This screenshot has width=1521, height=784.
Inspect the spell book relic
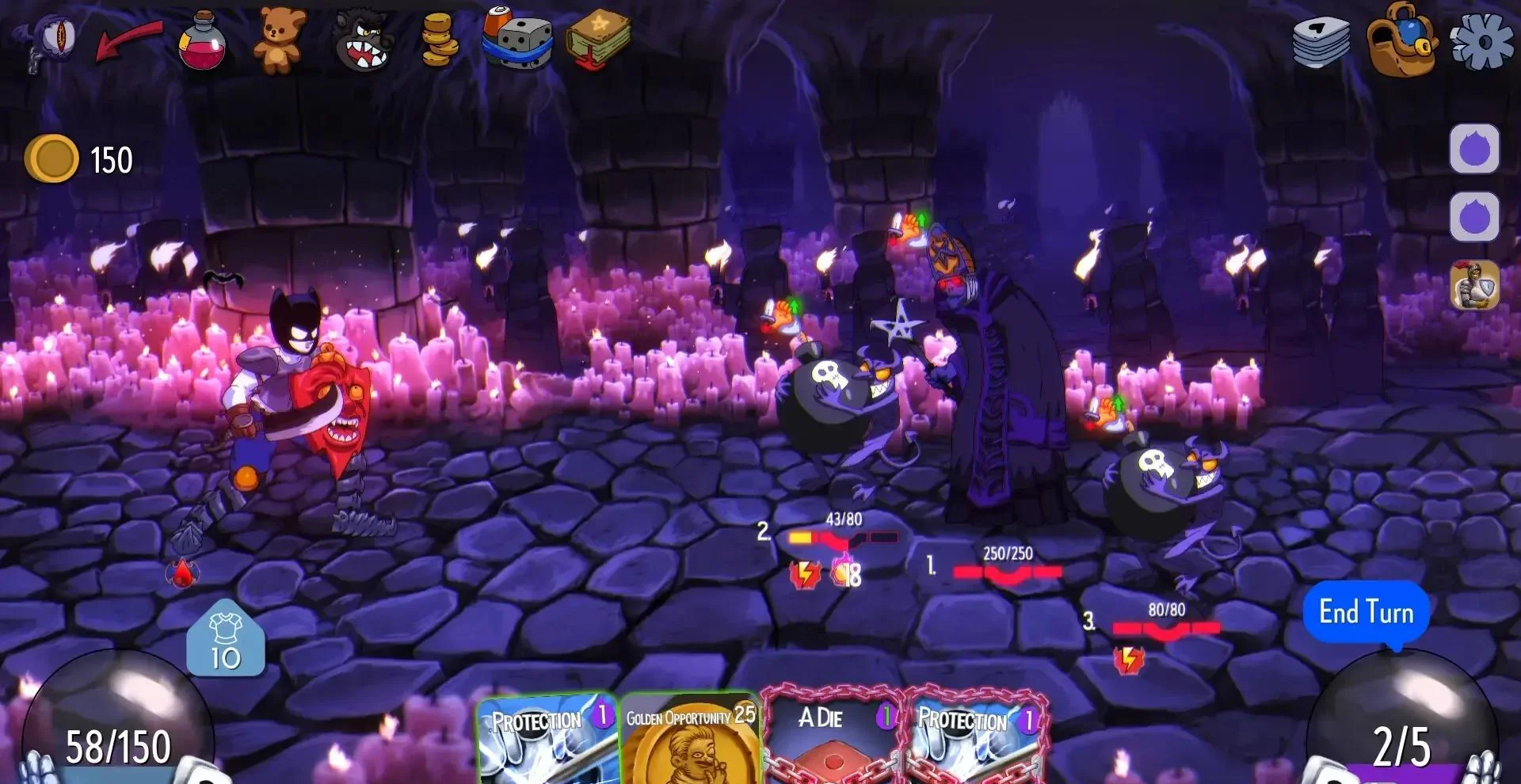(x=598, y=40)
